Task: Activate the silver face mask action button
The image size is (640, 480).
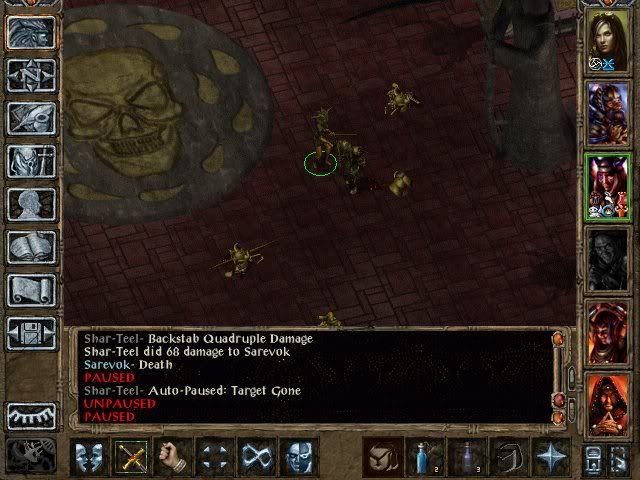Action: click(x=298, y=456)
